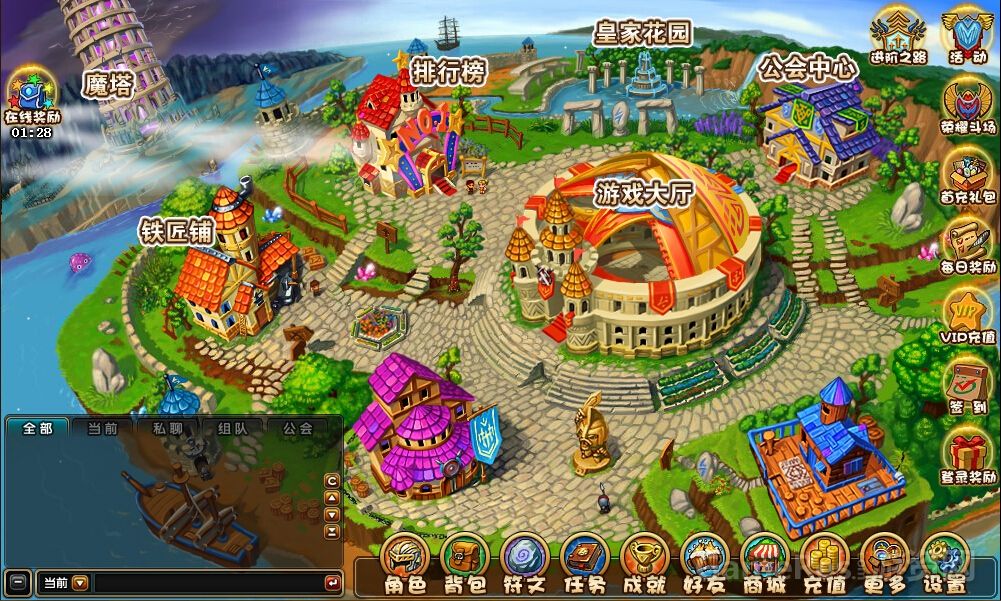Claim the 每日奖励 daily reward scroll

(x=967, y=247)
